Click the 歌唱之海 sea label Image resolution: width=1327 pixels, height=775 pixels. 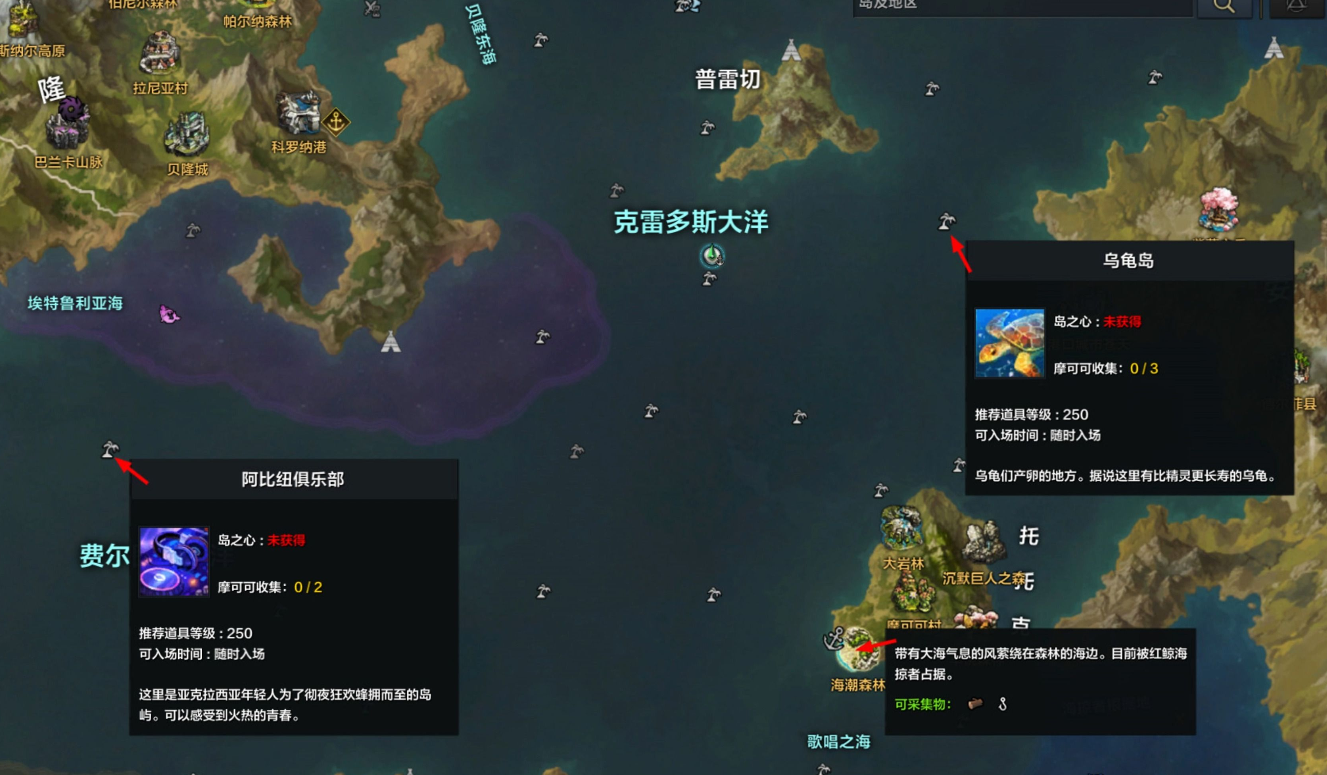(838, 742)
